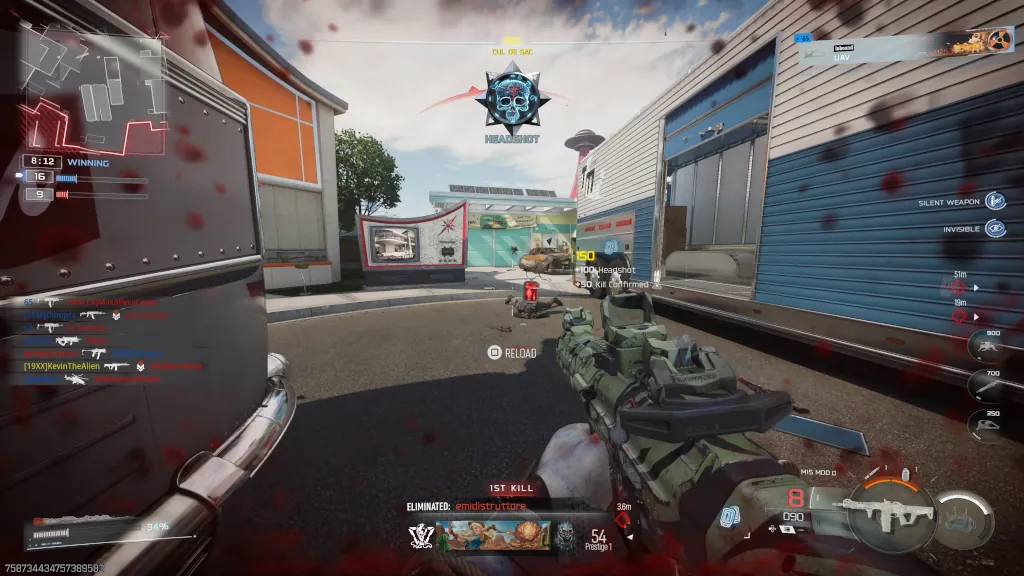Click the blue card icon beside ammo count
Image resolution: width=1024 pixels, height=576 pixels.
pos(728,517)
